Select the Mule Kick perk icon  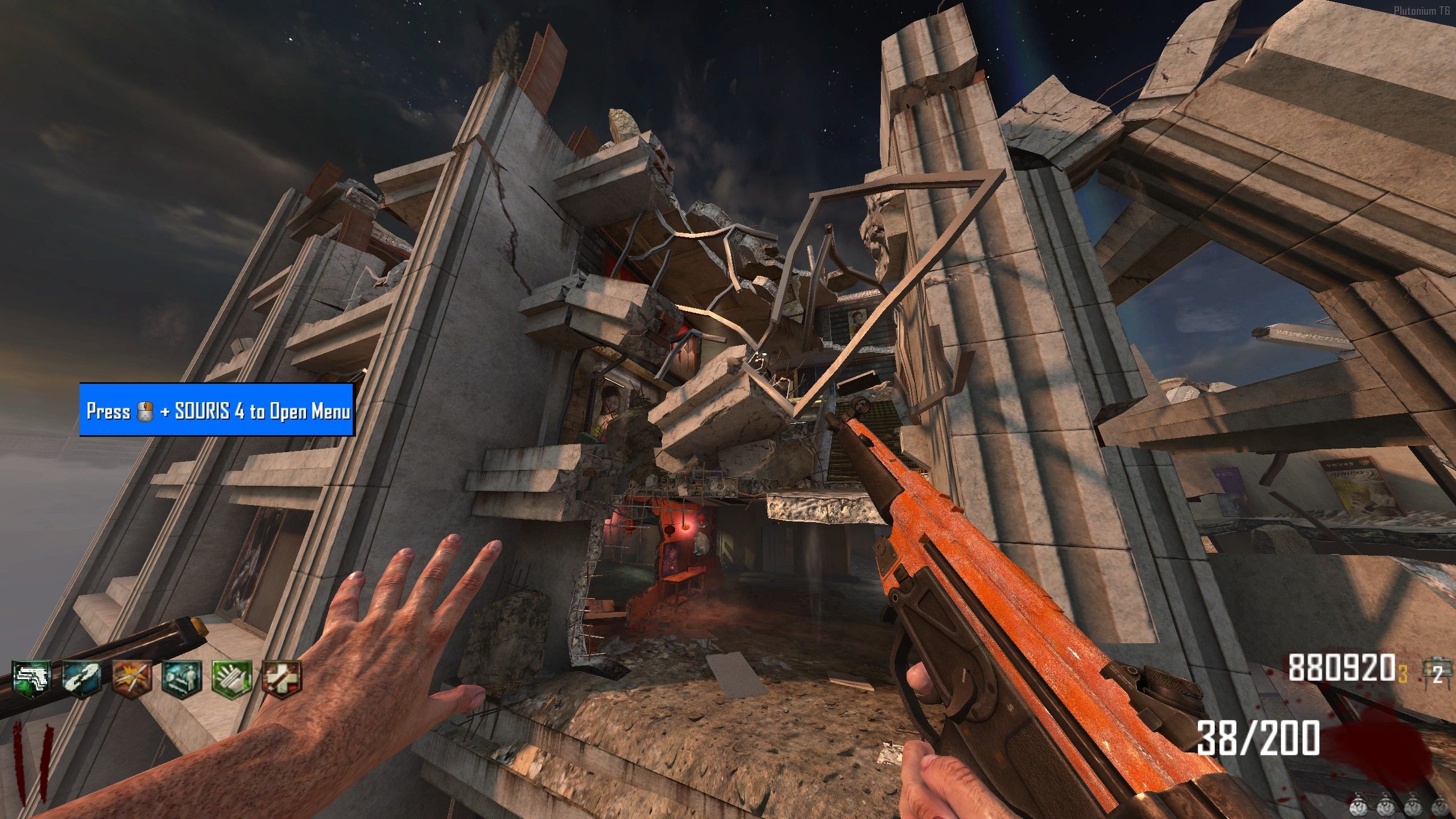click(32, 678)
